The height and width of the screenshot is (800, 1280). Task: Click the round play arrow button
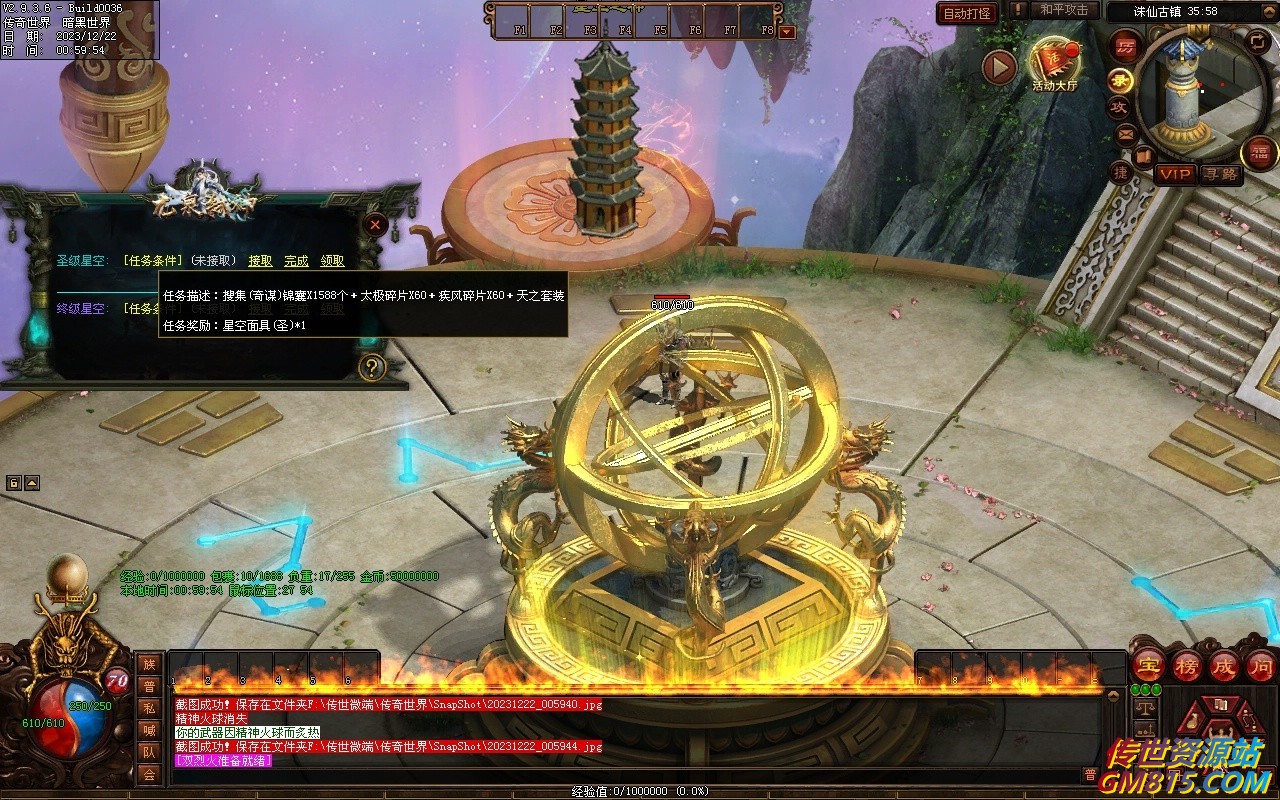(x=999, y=68)
